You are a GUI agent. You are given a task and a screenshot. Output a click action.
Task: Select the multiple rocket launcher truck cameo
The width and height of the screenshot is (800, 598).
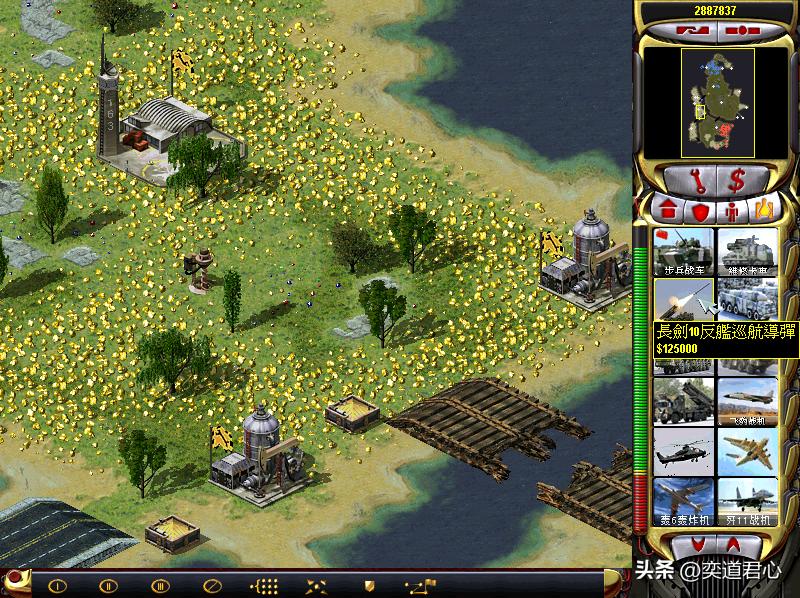pos(684,401)
